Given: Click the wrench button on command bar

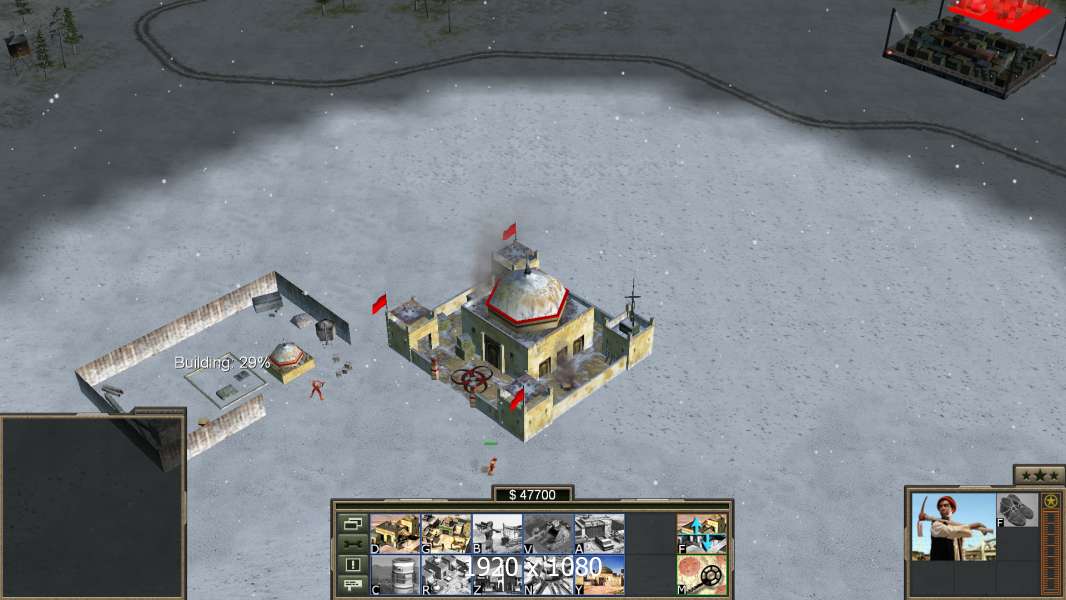Looking at the screenshot, I should tap(352, 544).
